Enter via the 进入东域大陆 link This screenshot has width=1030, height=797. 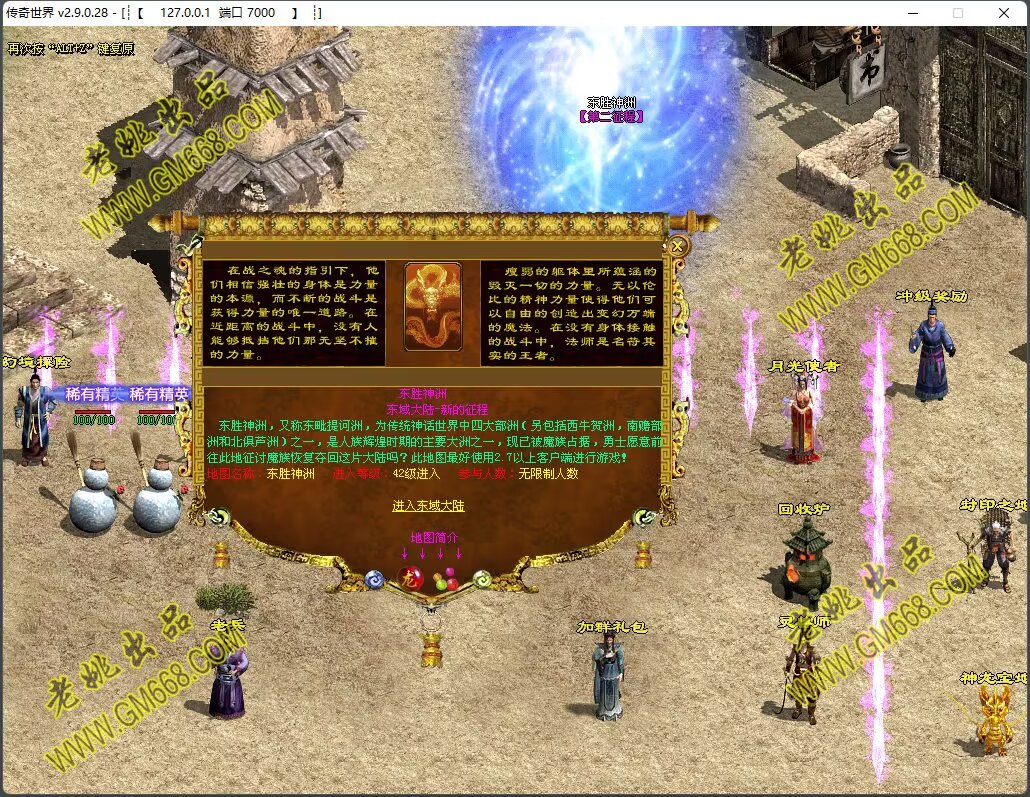coord(428,506)
